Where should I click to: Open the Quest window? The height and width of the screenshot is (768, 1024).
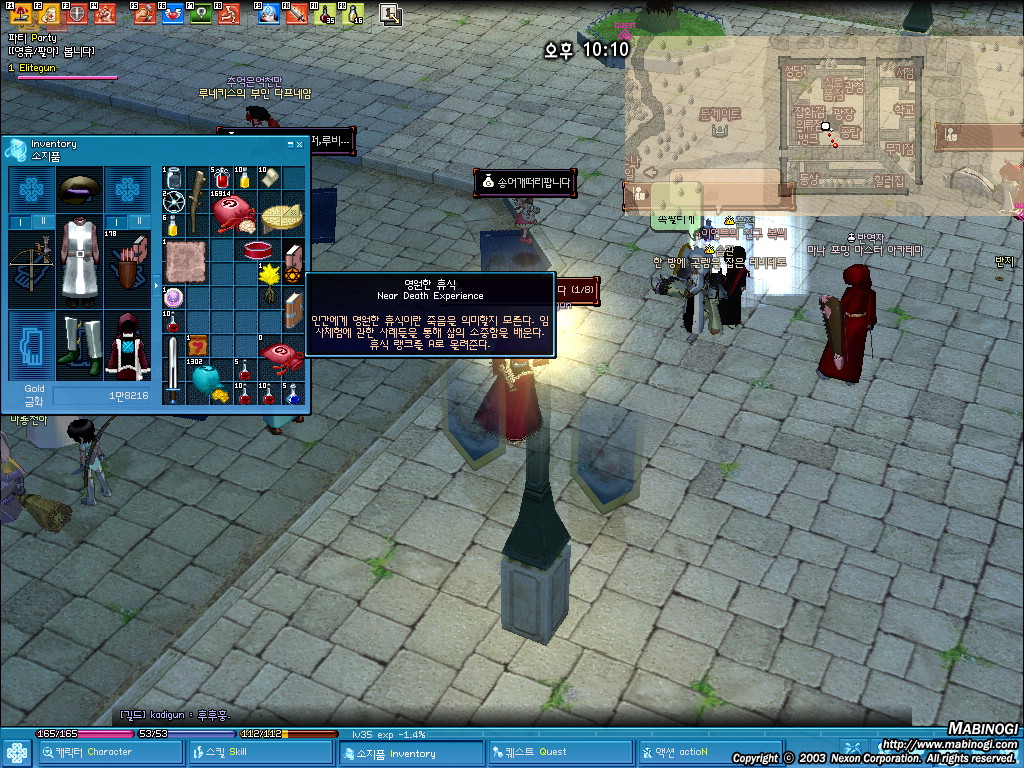pyautogui.click(x=547, y=752)
